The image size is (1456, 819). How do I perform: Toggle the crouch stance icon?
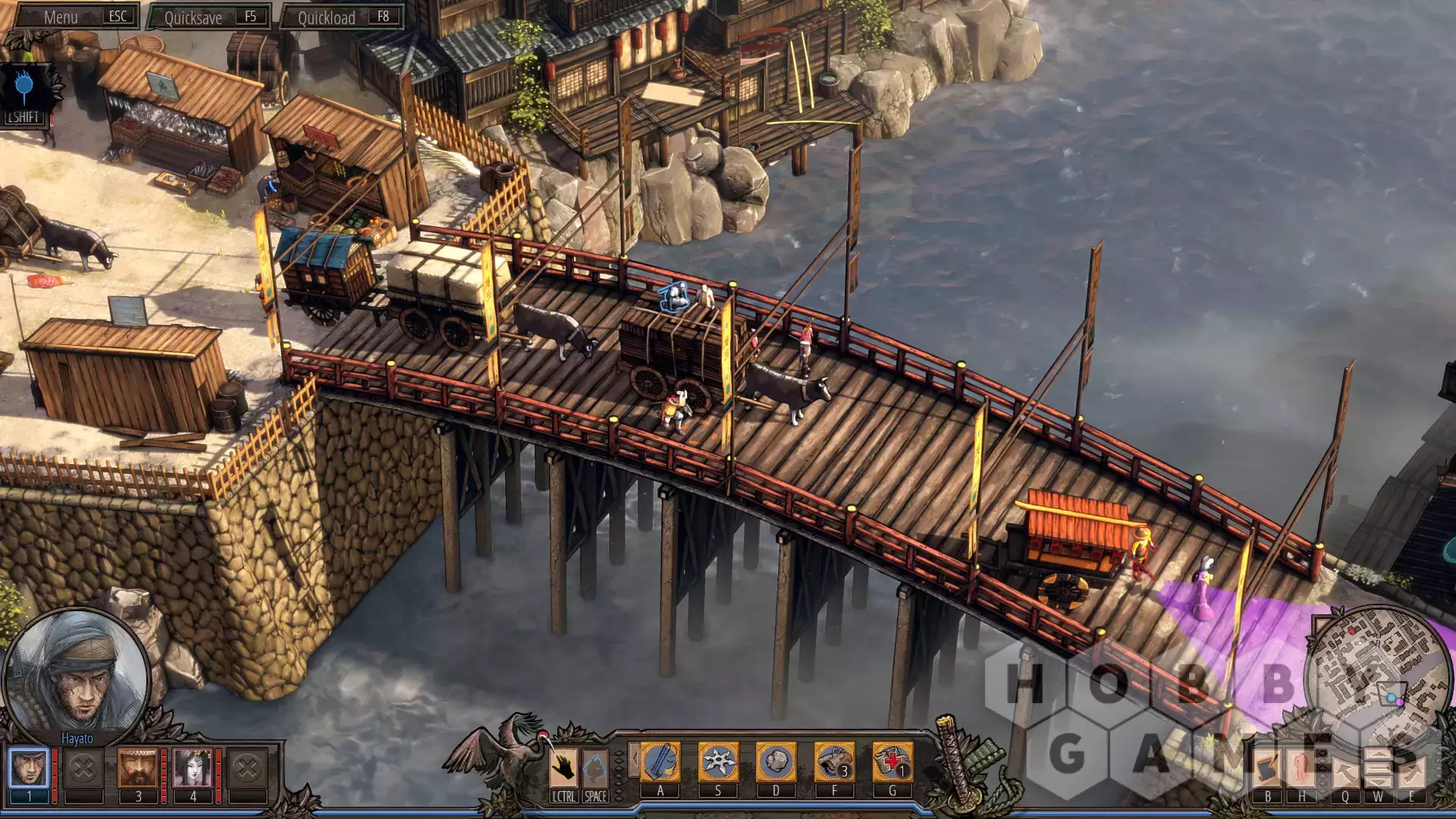[x=595, y=769]
